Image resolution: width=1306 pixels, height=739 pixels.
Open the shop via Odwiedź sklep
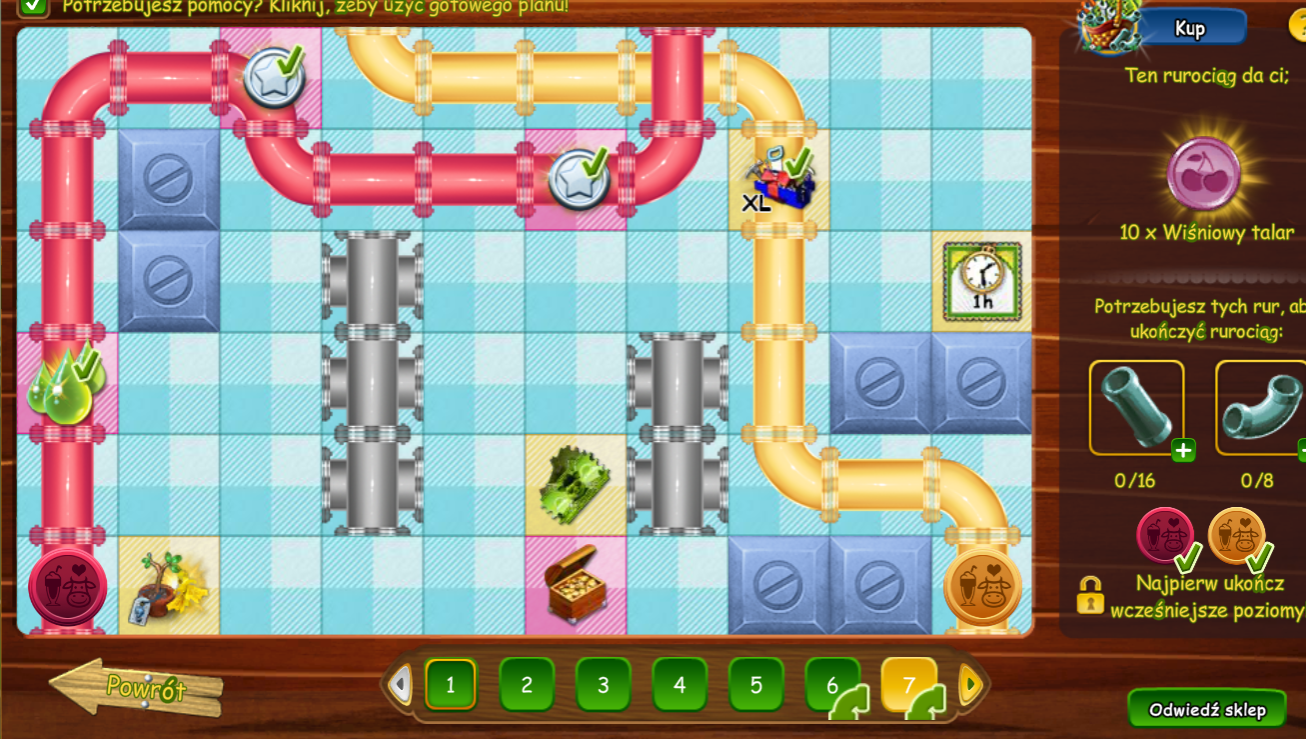tap(1207, 710)
